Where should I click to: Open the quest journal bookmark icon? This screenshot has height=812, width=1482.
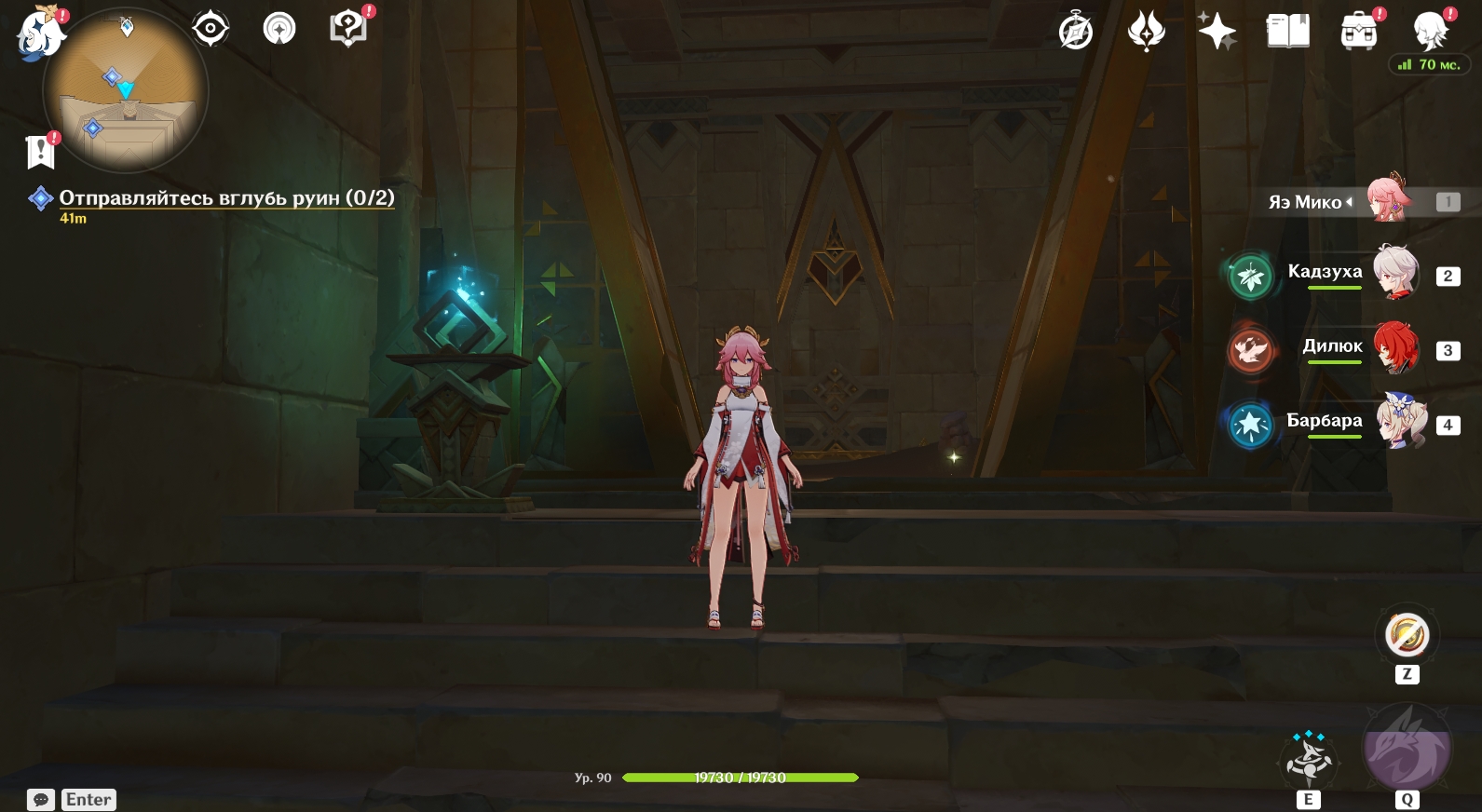point(41,151)
